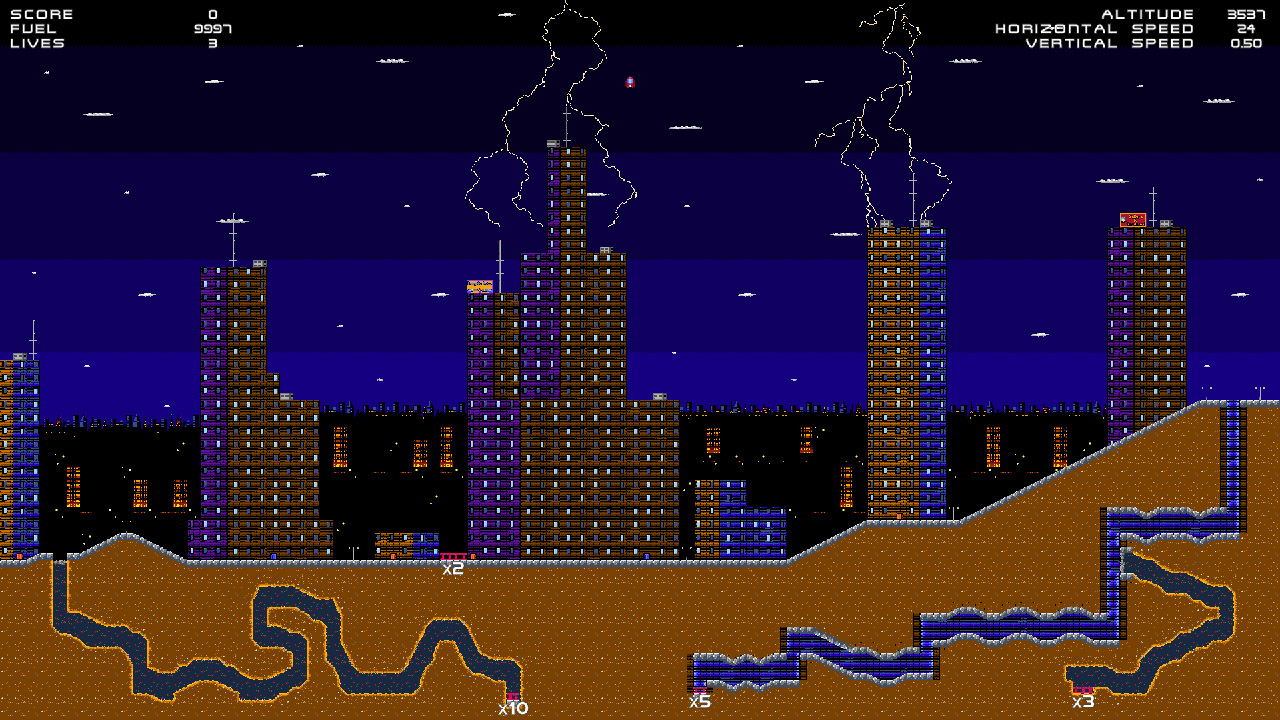
Task: Select the red lander ship in the sky
Action: [x=630, y=81]
